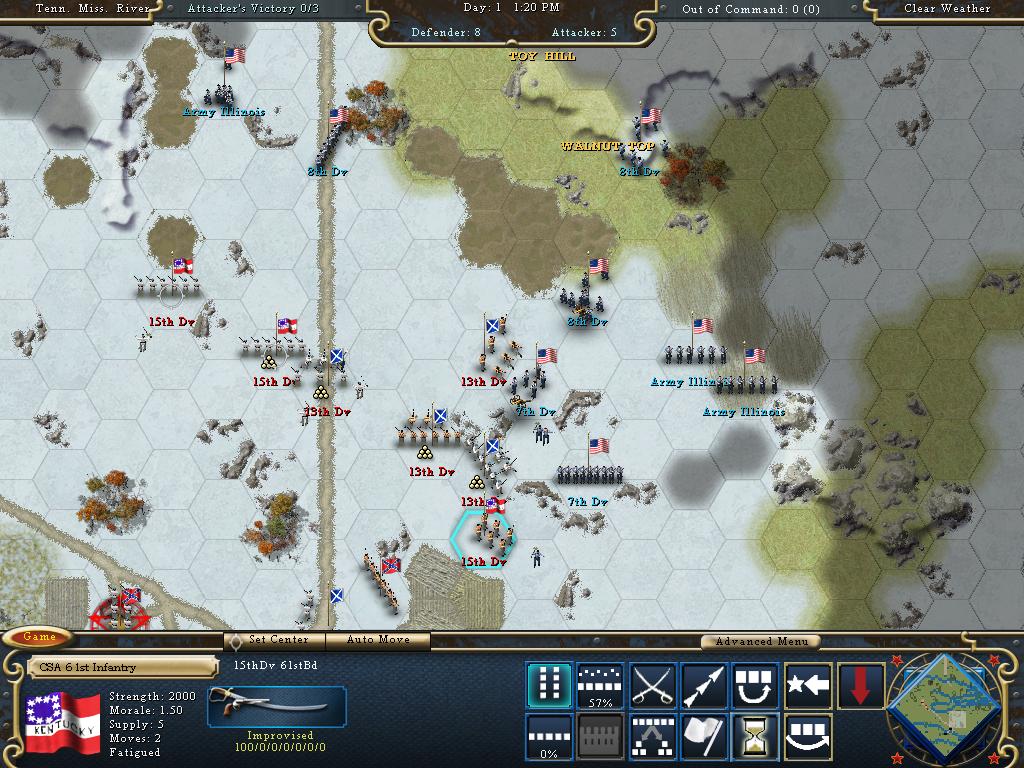The image size is (1024, 768).
Task: Raise the white flag surrender icon
Action: (x=704, y=737)
